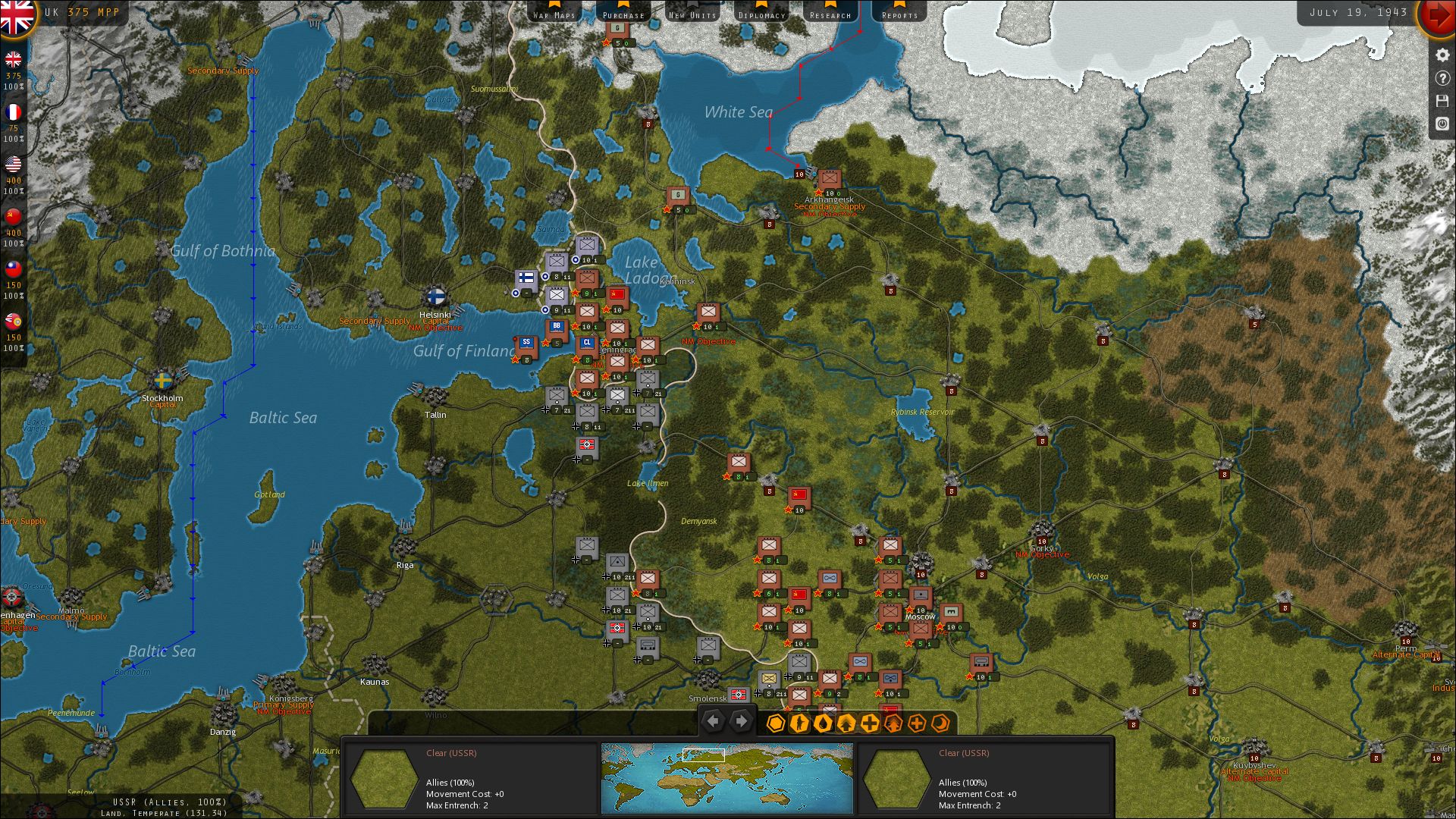
Task: Click the power exit icon on right sidebar
Action: click(x=1442, y=124)
